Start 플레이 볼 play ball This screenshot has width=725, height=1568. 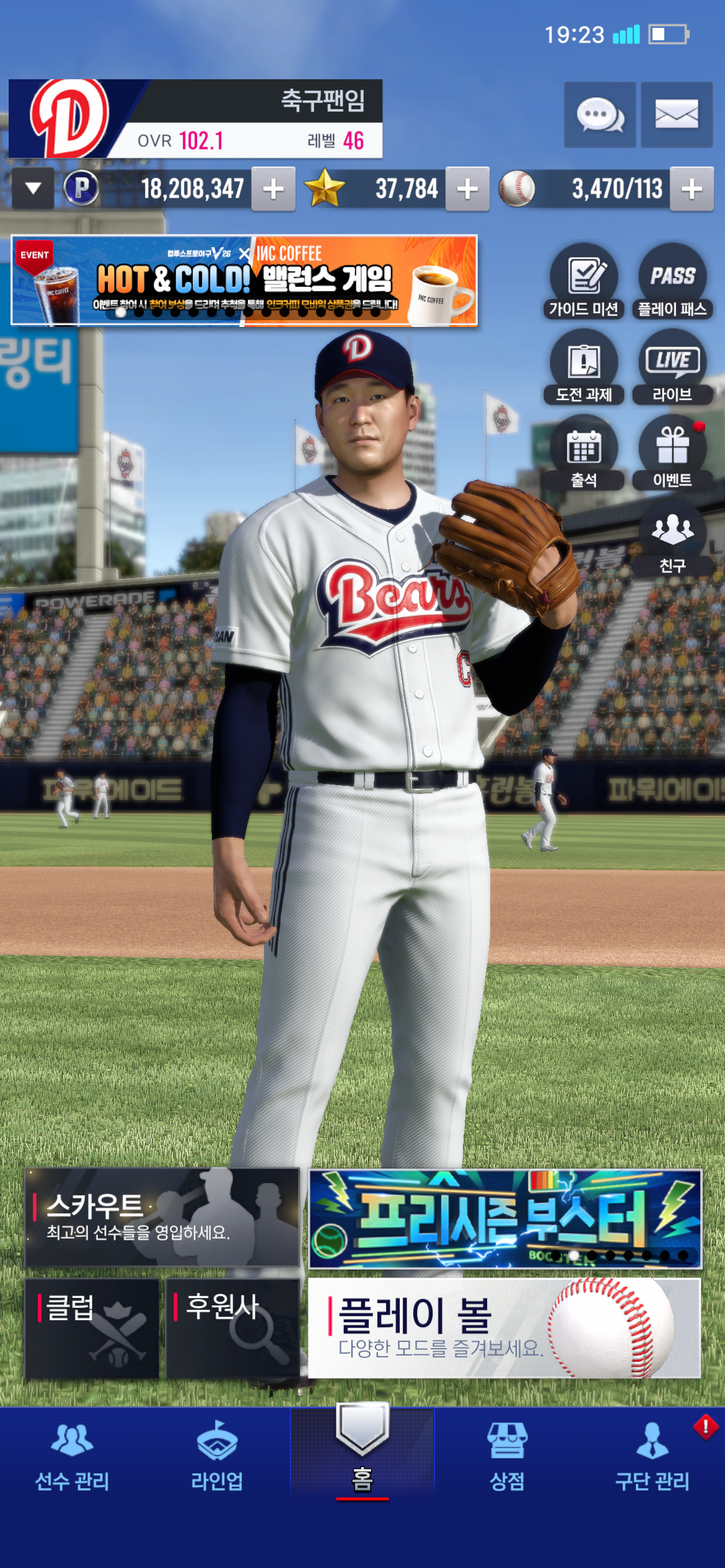(504, 1329)
